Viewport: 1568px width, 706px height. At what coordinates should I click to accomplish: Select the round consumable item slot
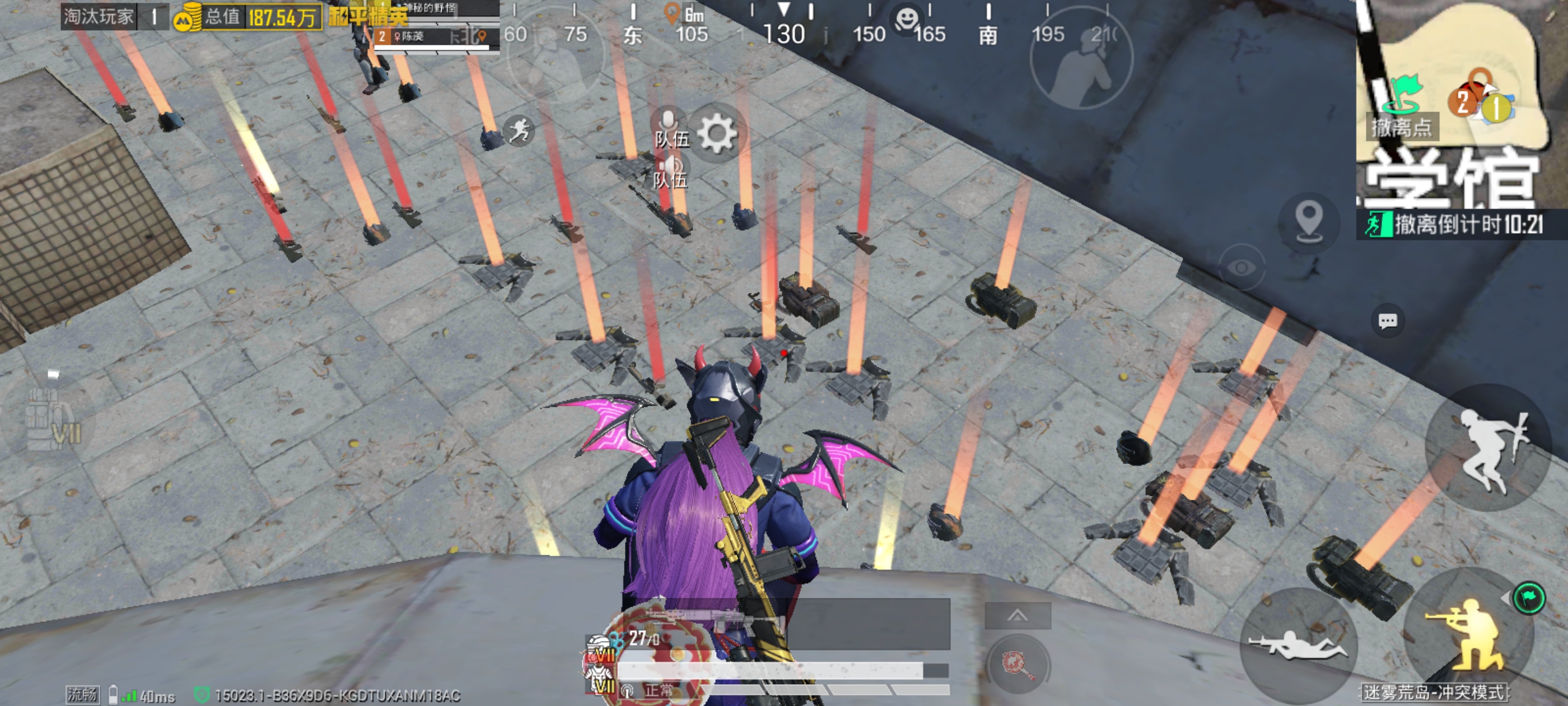[1017, 663]
